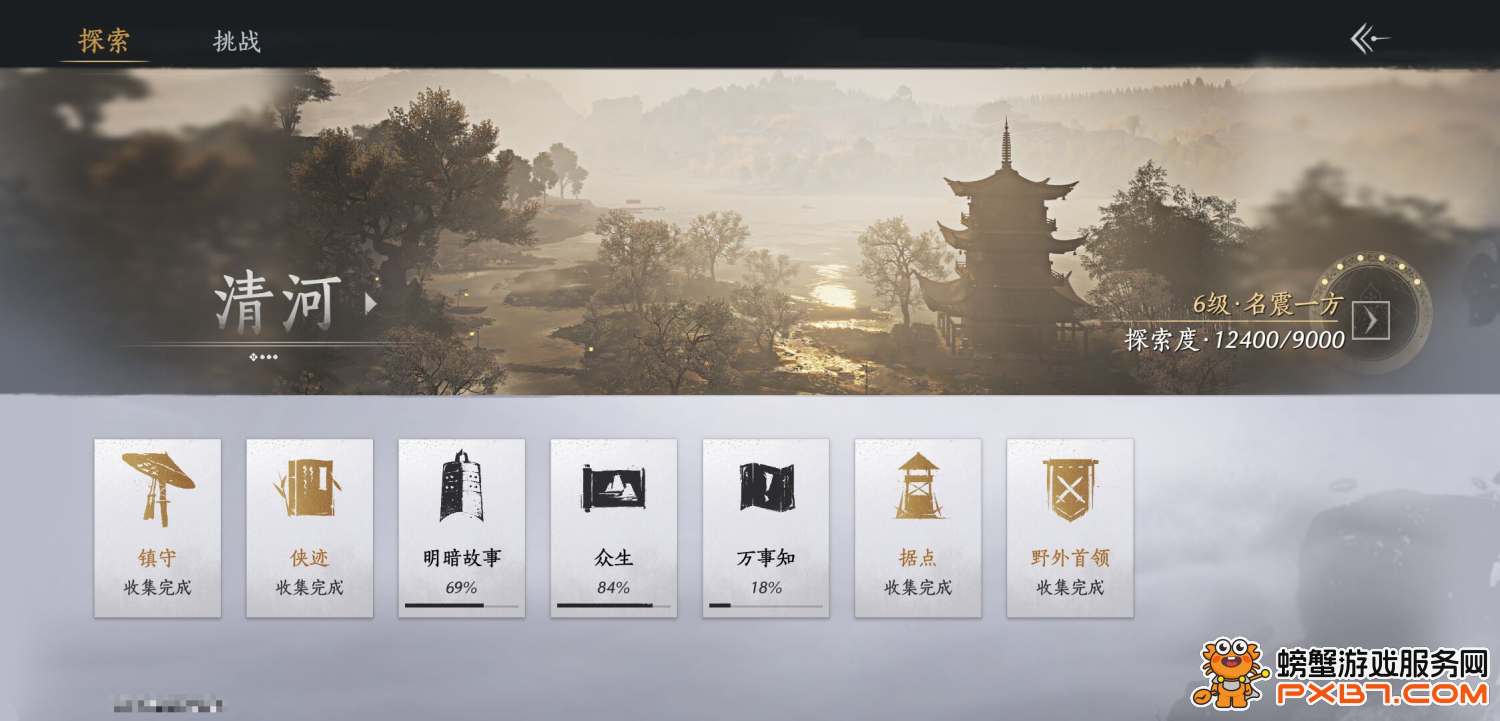Click the 万事知 18% progress bar
Screen dimensions: 1500x721
click(x=765, y=604)
